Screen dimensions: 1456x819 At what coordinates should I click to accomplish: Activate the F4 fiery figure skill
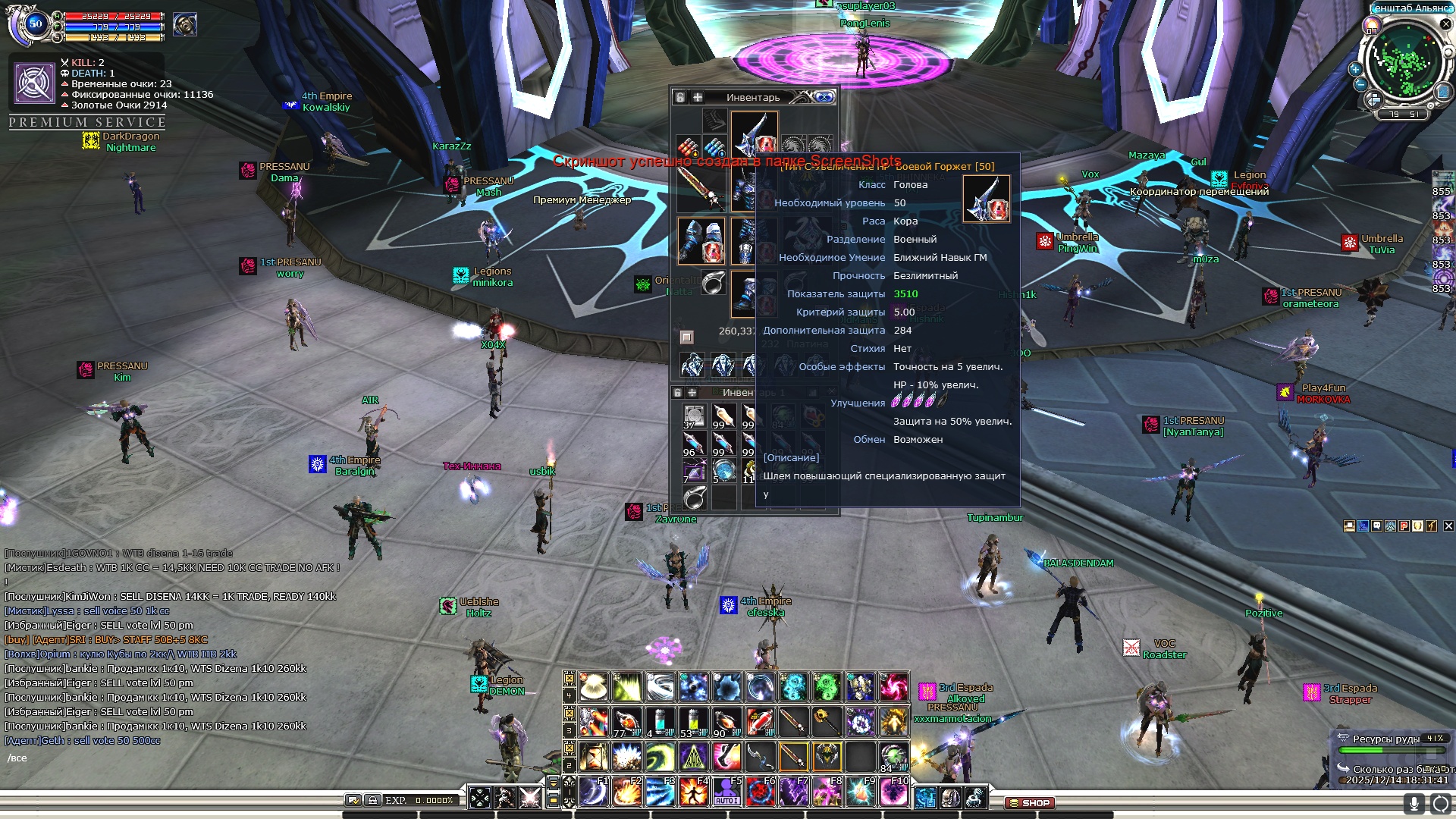click(x=693, y=792)
